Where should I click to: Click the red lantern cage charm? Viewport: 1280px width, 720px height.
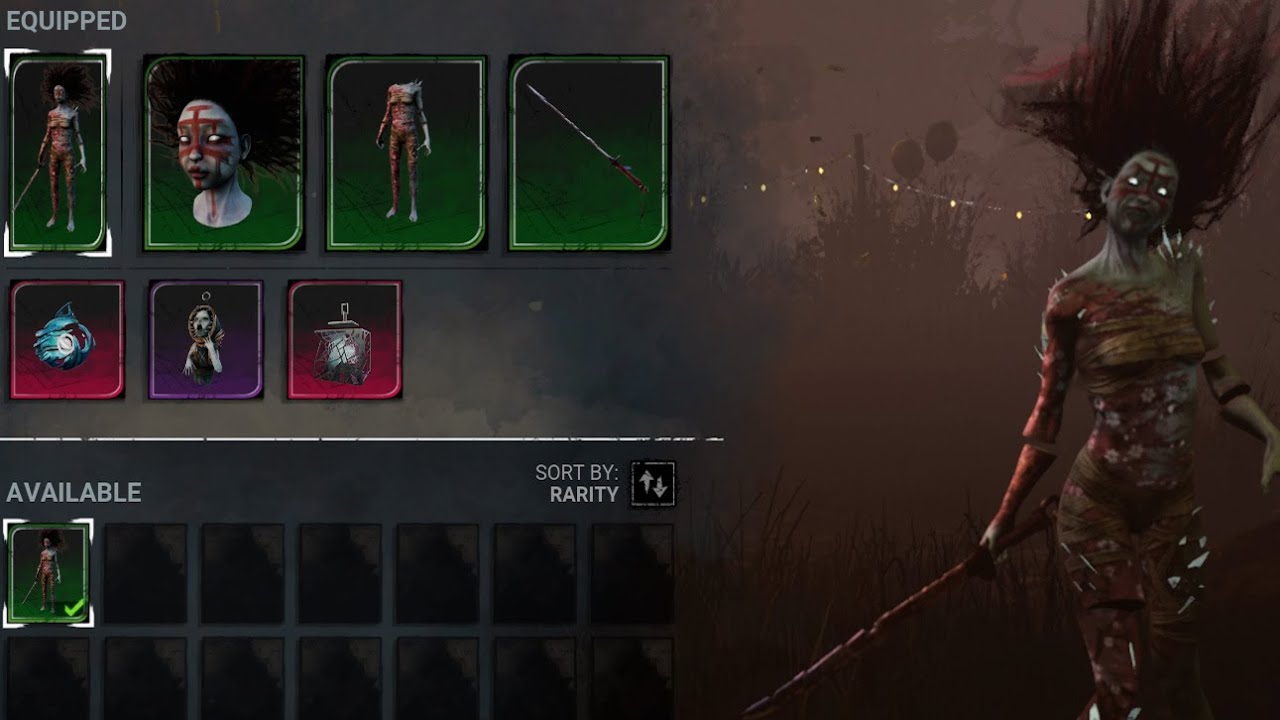point(342,340)
